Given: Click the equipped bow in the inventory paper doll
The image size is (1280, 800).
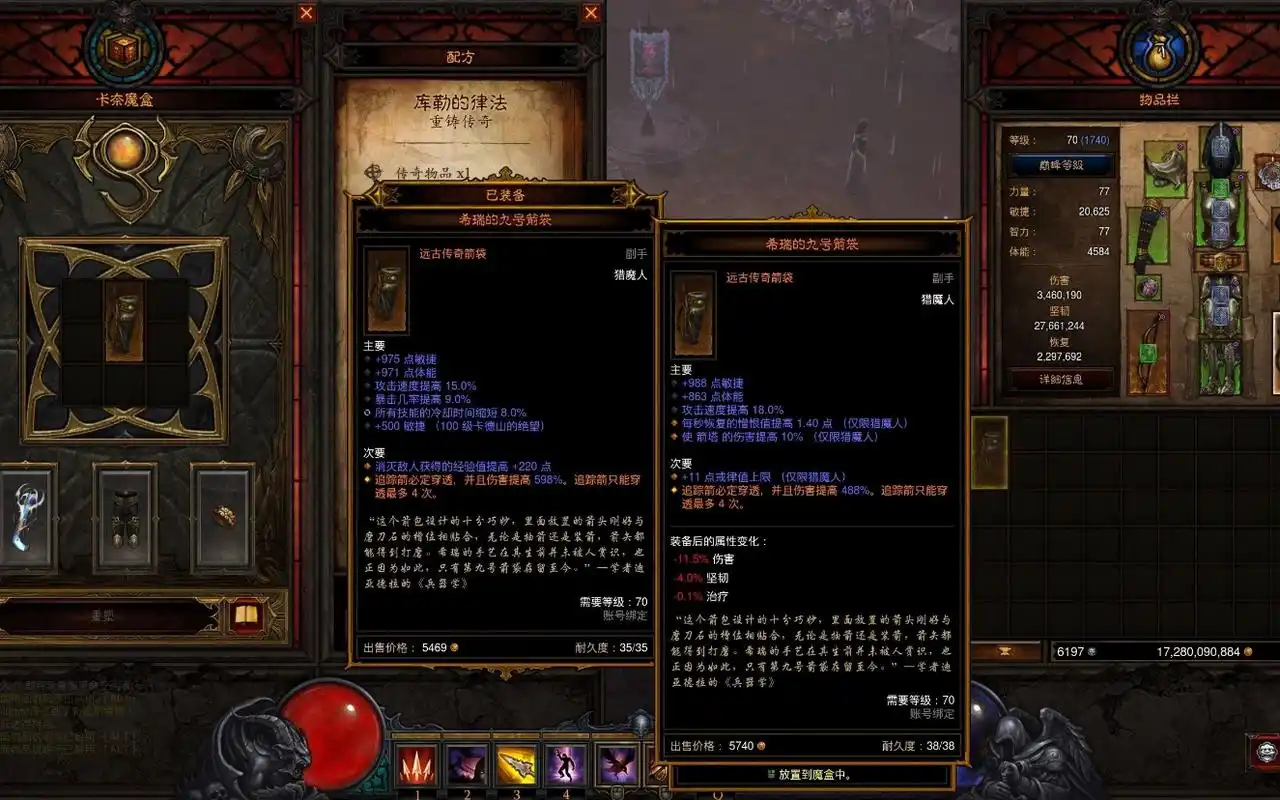Looking at the screenshot, I should click(1146, 352).
